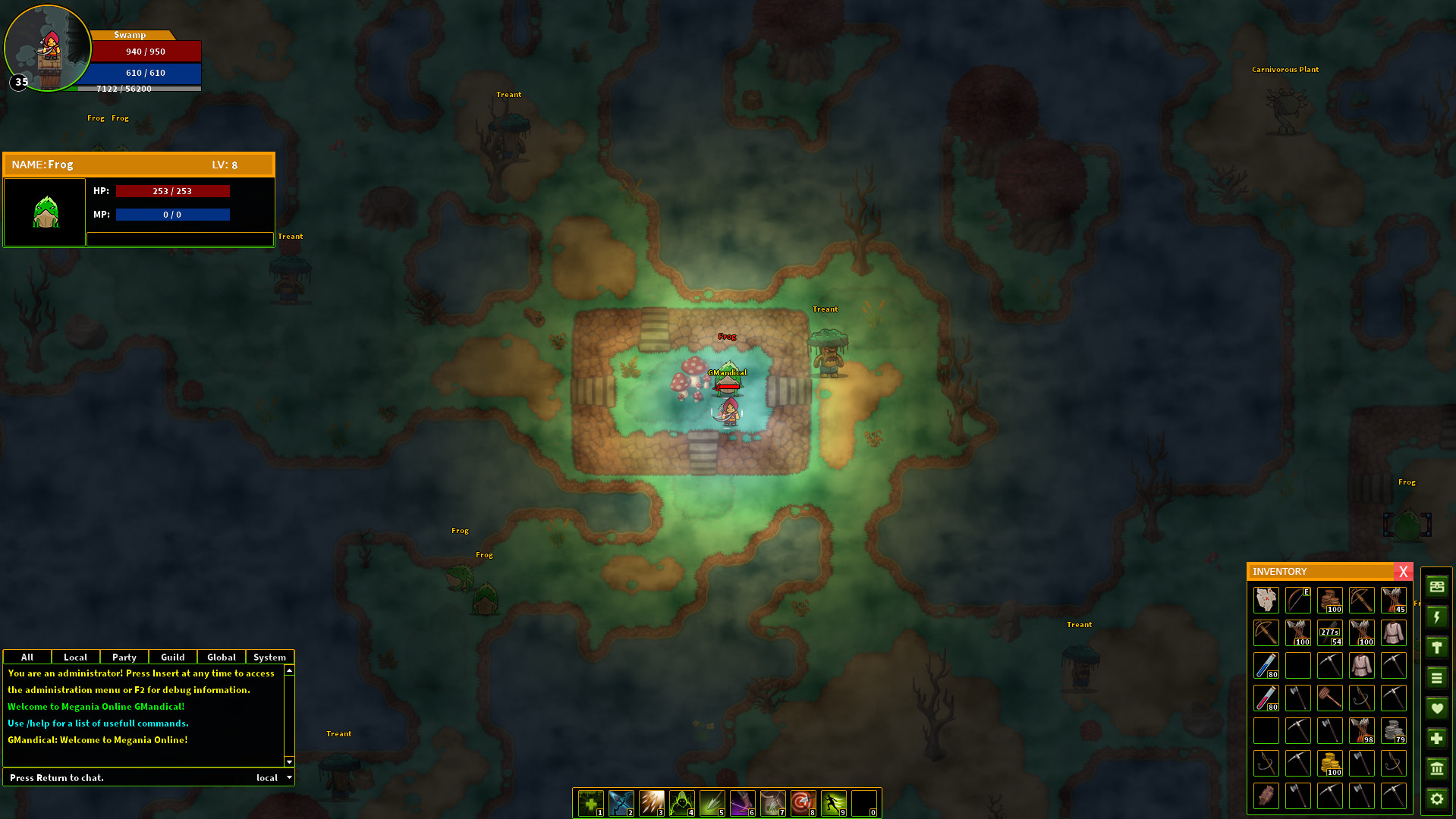Toggle the hammer crafting sidebar panel
Screen dimensions: 1456x819
(1437, 647)
